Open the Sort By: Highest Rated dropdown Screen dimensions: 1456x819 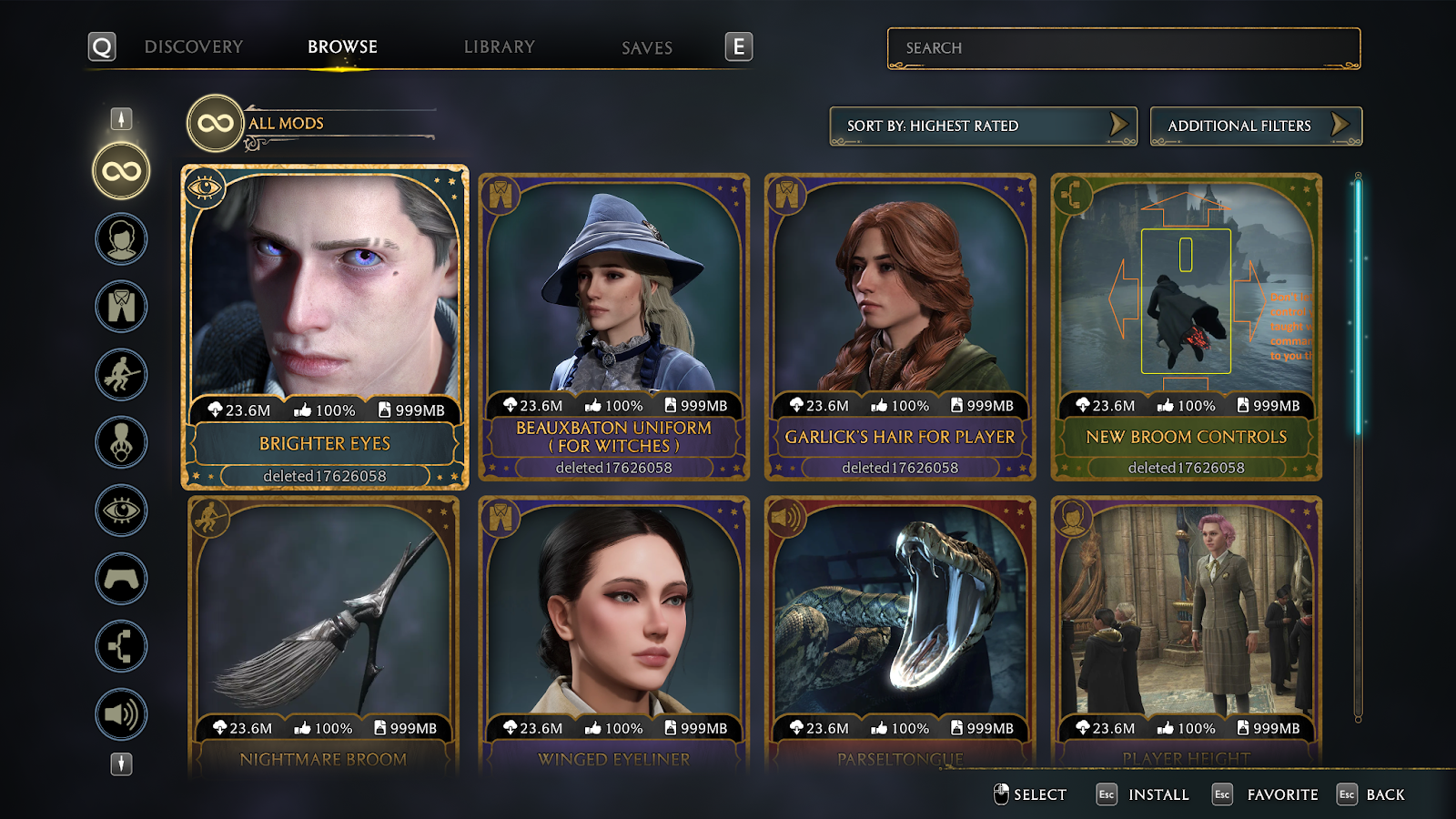[983, 126]
